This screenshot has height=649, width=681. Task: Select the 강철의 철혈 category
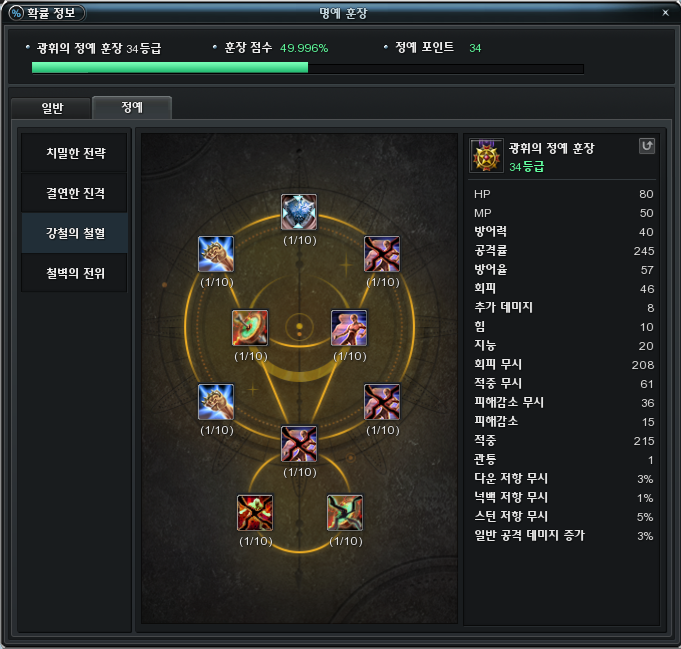(x=75, y=233)
